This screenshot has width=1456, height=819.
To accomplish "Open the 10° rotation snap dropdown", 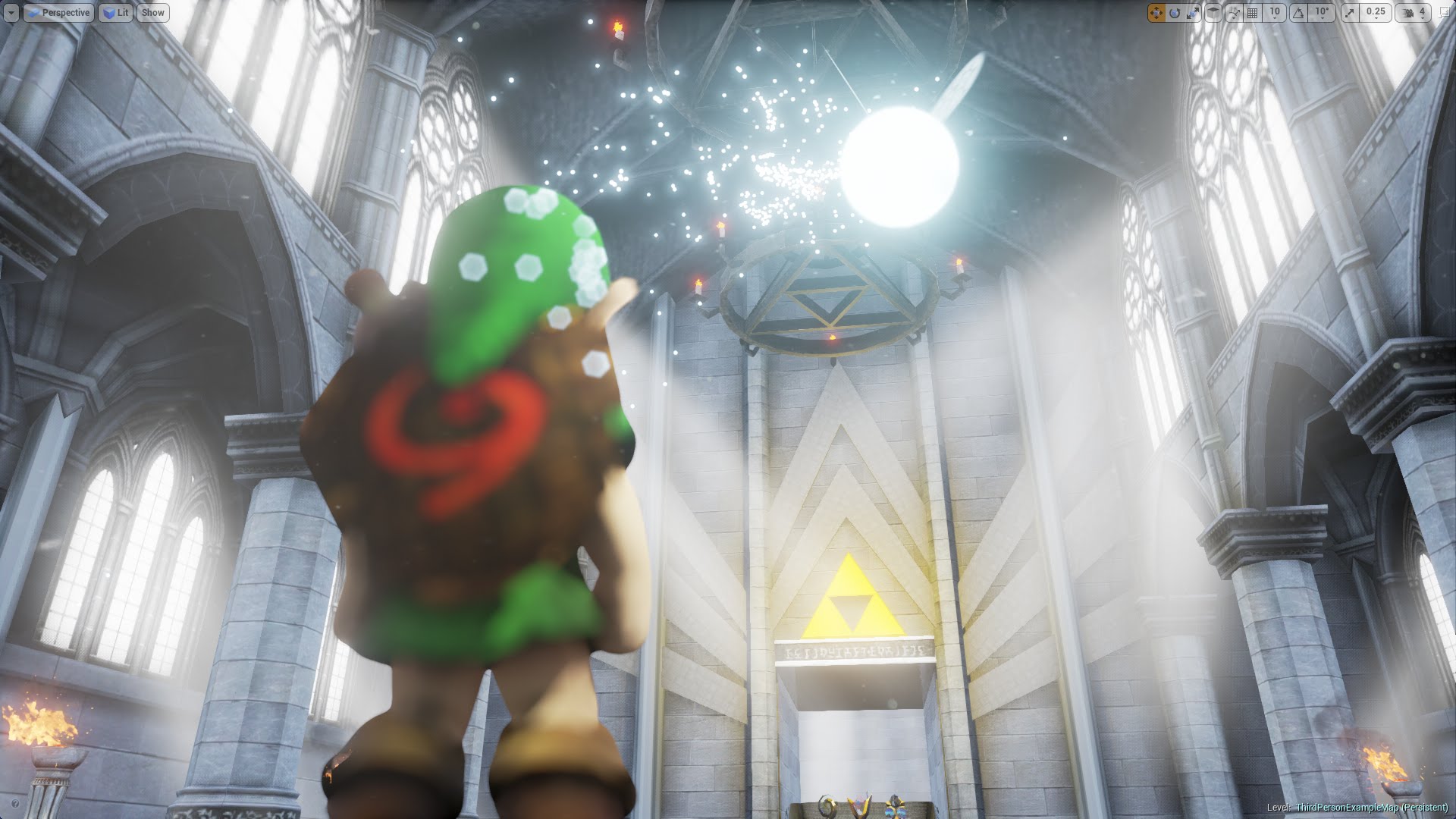I will (1323, 13).
